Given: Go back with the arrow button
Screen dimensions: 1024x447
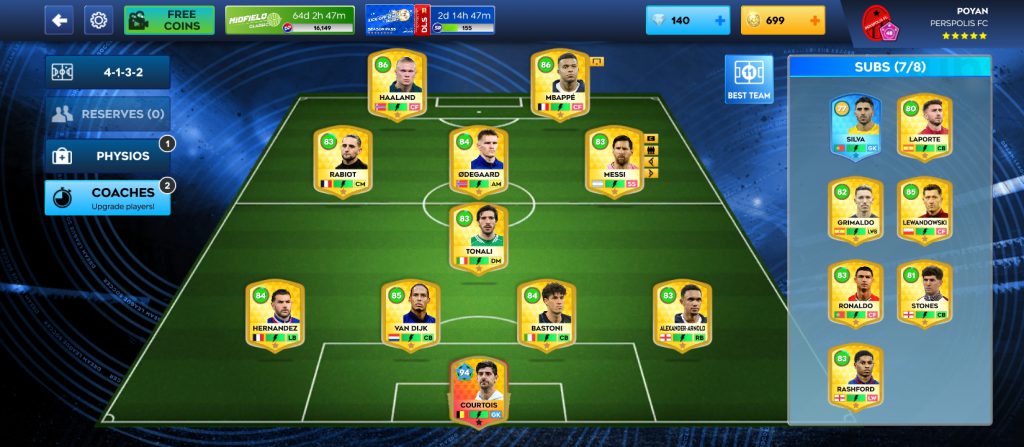Looking at the screenshot, I should tap(60, 20).
